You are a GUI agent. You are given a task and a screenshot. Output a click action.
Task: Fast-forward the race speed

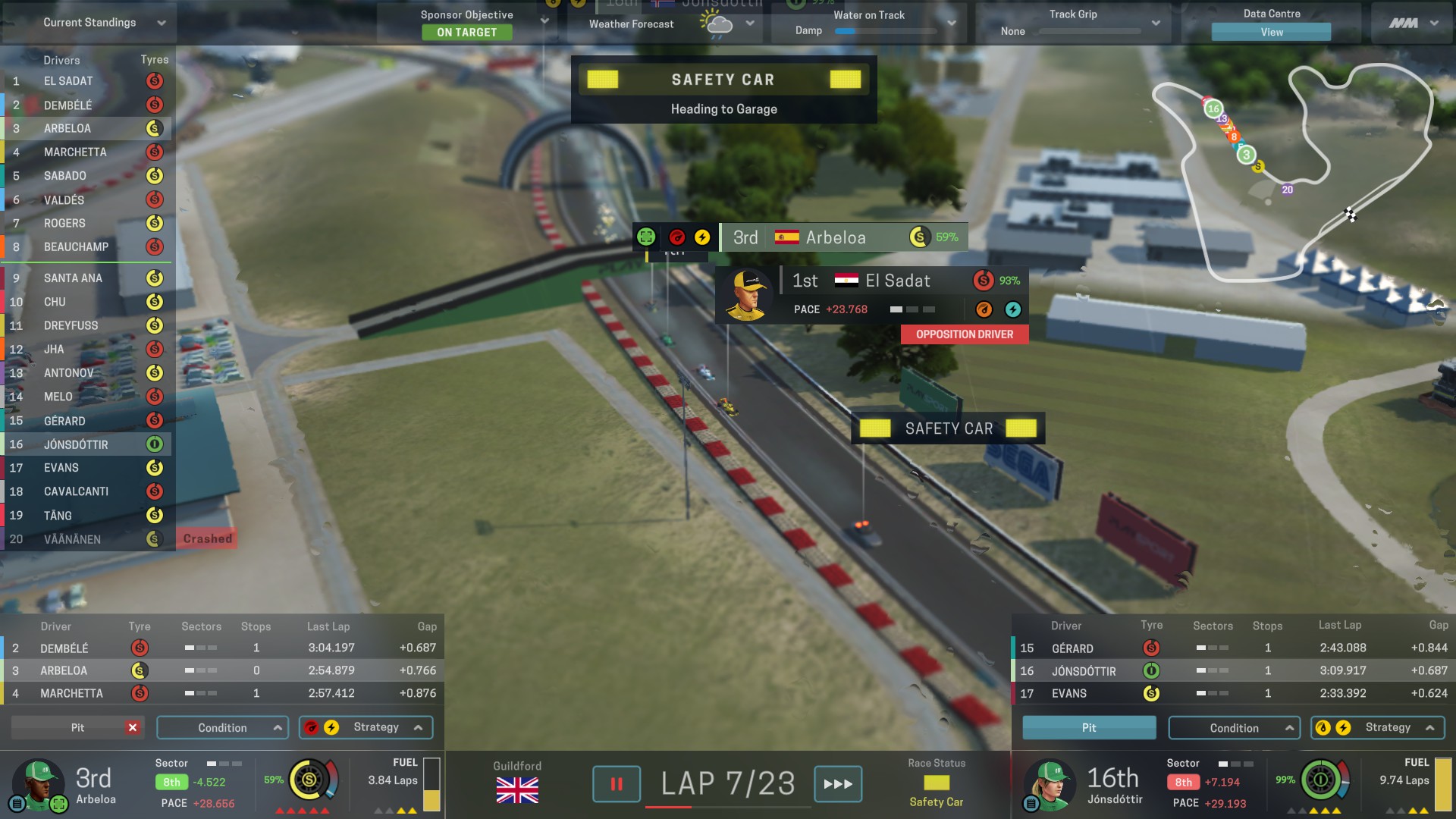tap(837, 784)
